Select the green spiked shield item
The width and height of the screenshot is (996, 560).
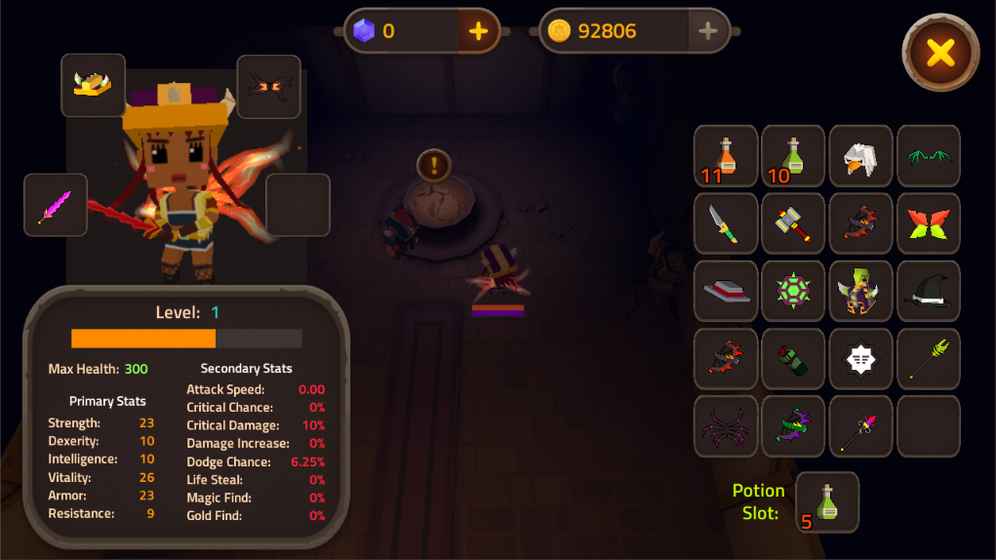tap(793, 292)
